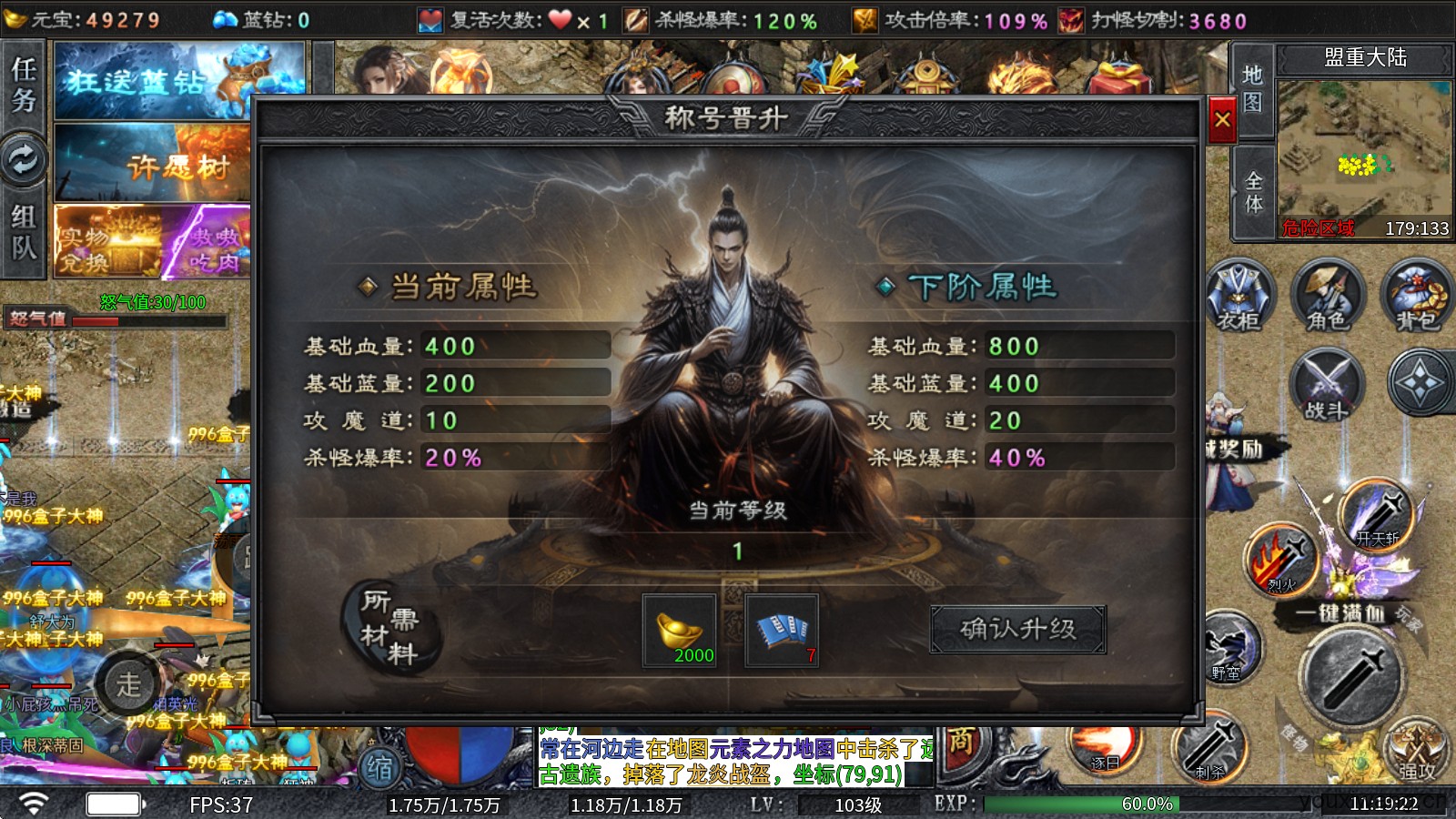Viewport: 1456px width, 819px height.
Task: Click the circular refresh arrows button
Action: [x=24, y=160]
